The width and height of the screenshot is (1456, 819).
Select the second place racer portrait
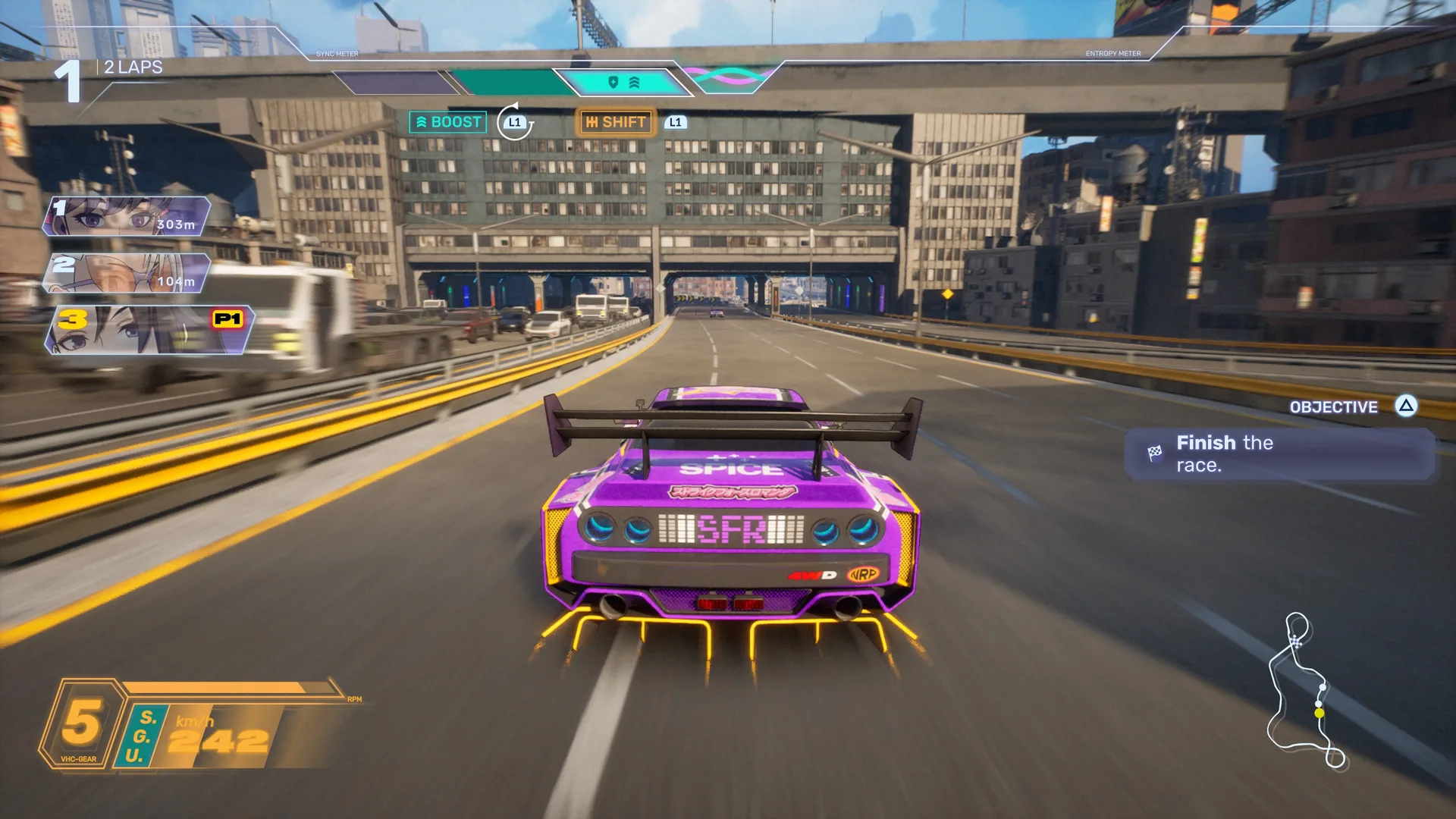coord(127,273)
